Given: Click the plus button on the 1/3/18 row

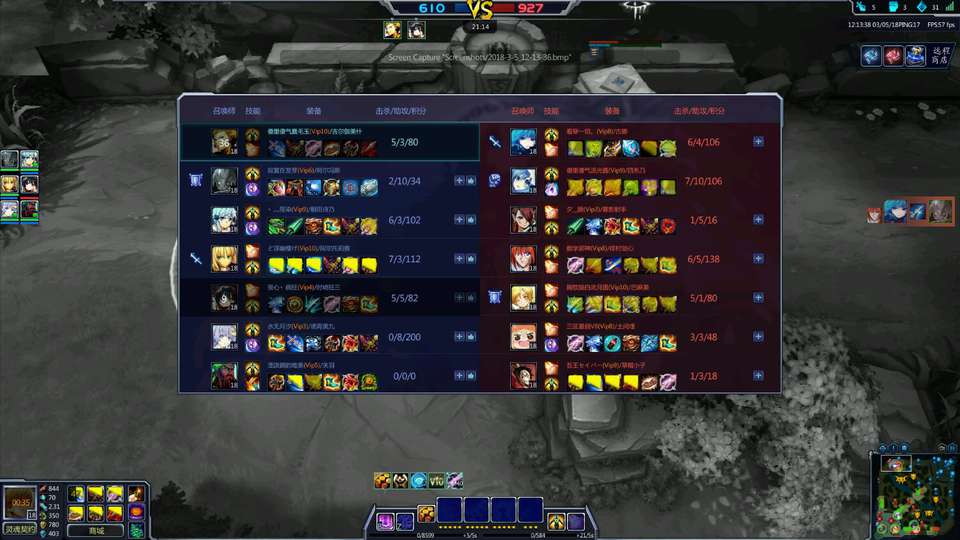Looking at the screenshot, I should pos(758,376).
